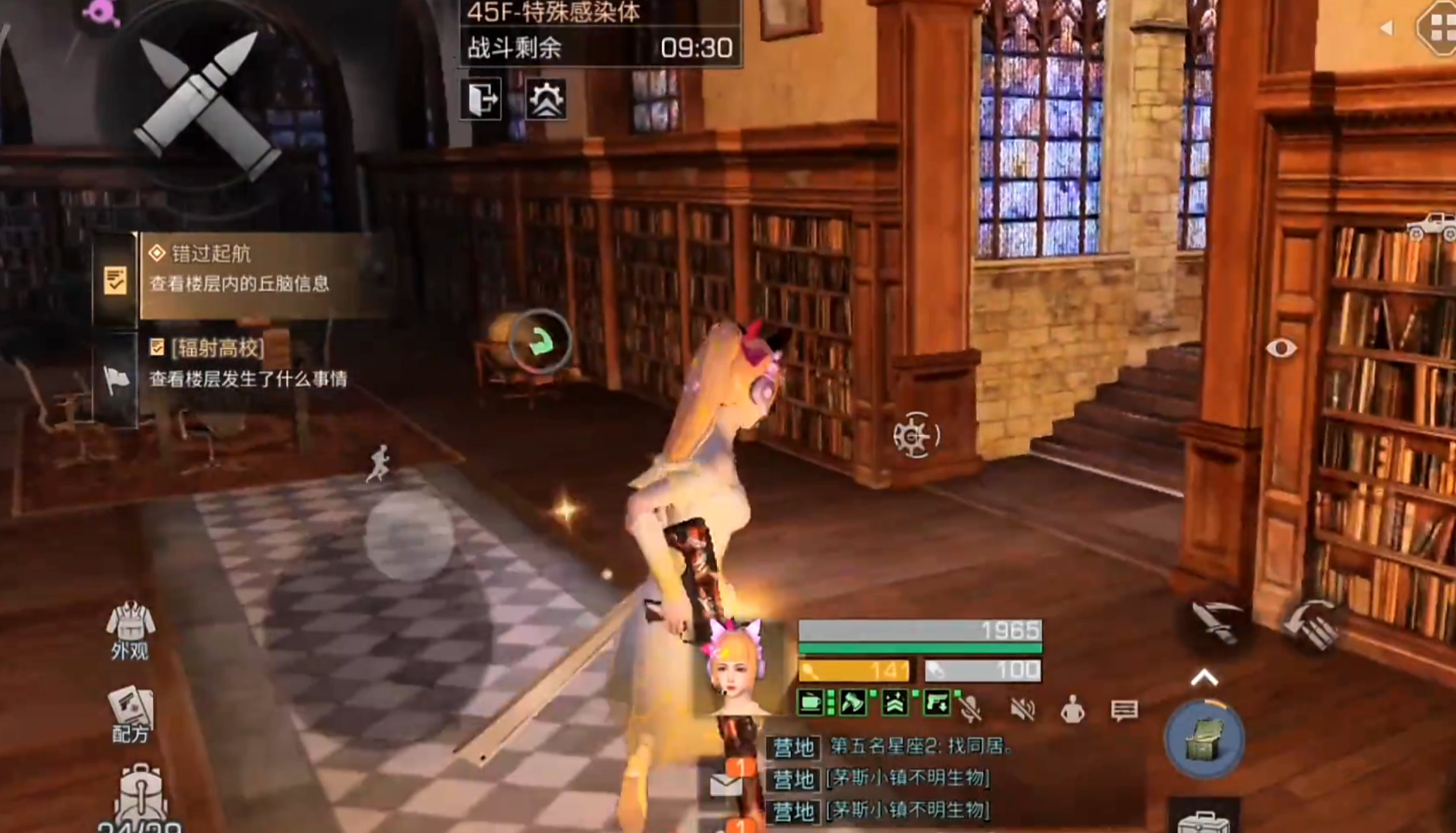Toggle the muted speaker icon
The height and width of the screenshot is (833, 1456).
(x=1022, y=710)
